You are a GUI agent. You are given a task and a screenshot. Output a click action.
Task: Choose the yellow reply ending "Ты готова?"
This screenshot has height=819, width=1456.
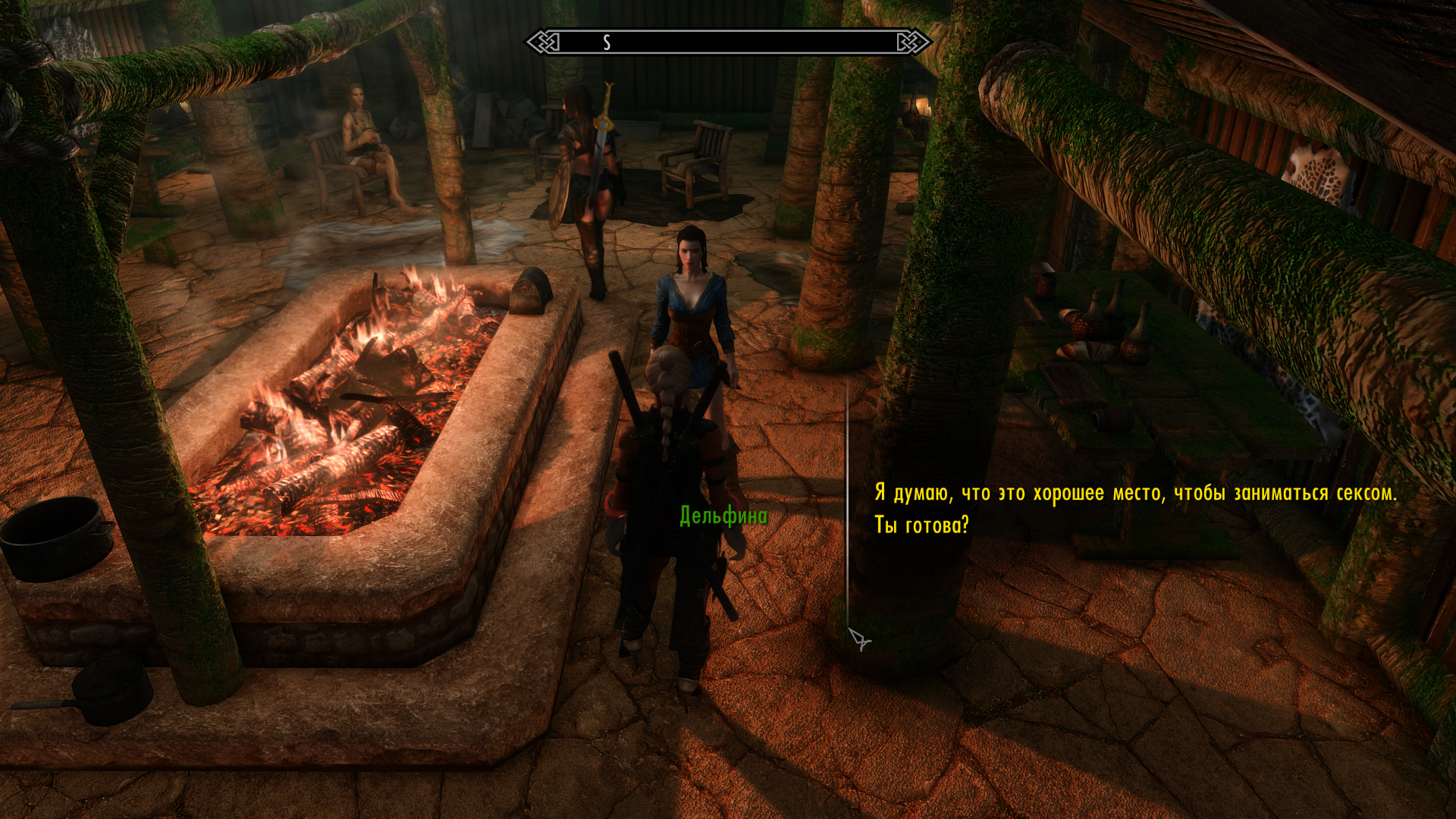[1134, 508]
